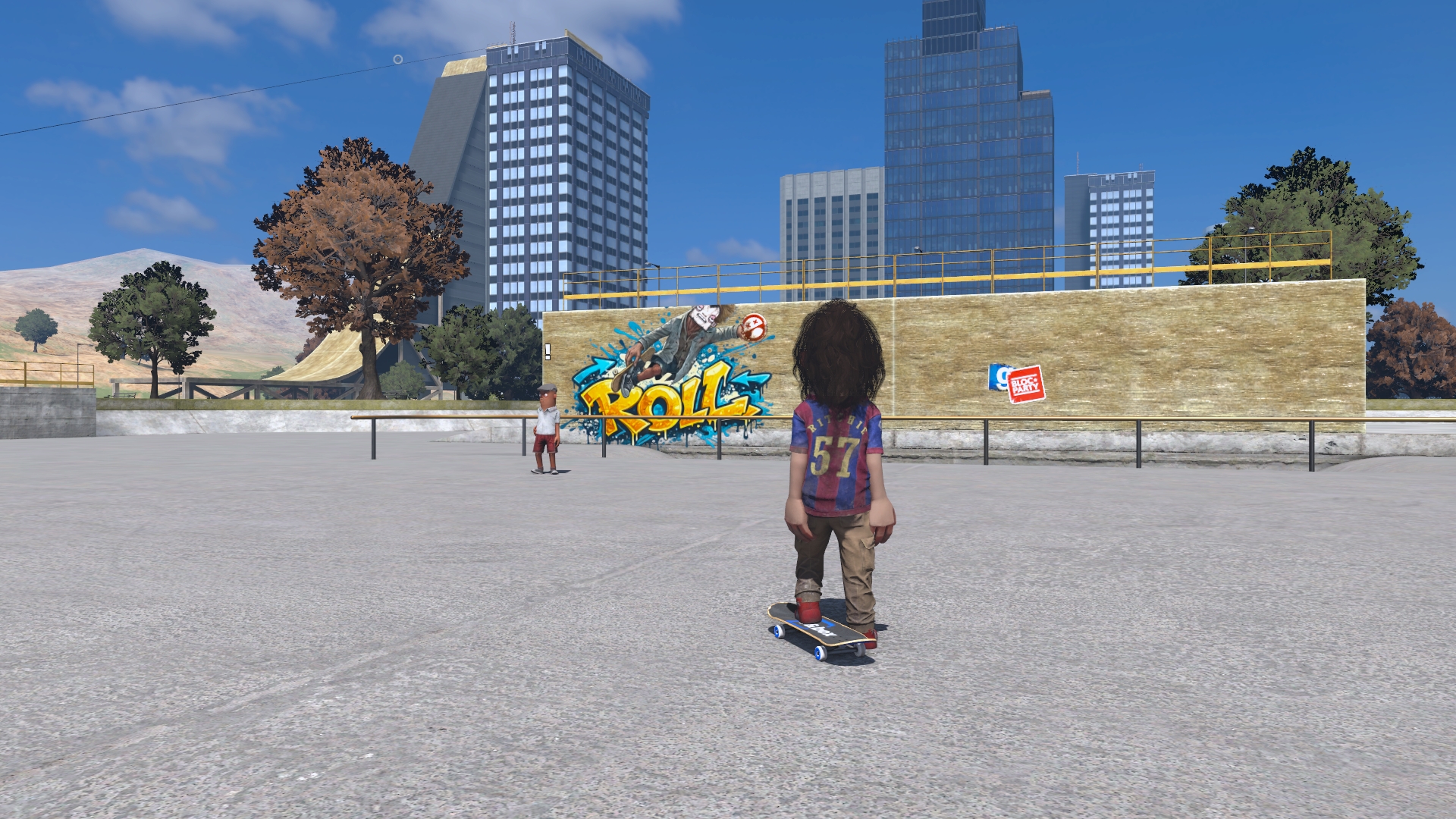Select the exclamation quest marker above the NPC
The image size is (1456, 819).
tap(548, 352)
